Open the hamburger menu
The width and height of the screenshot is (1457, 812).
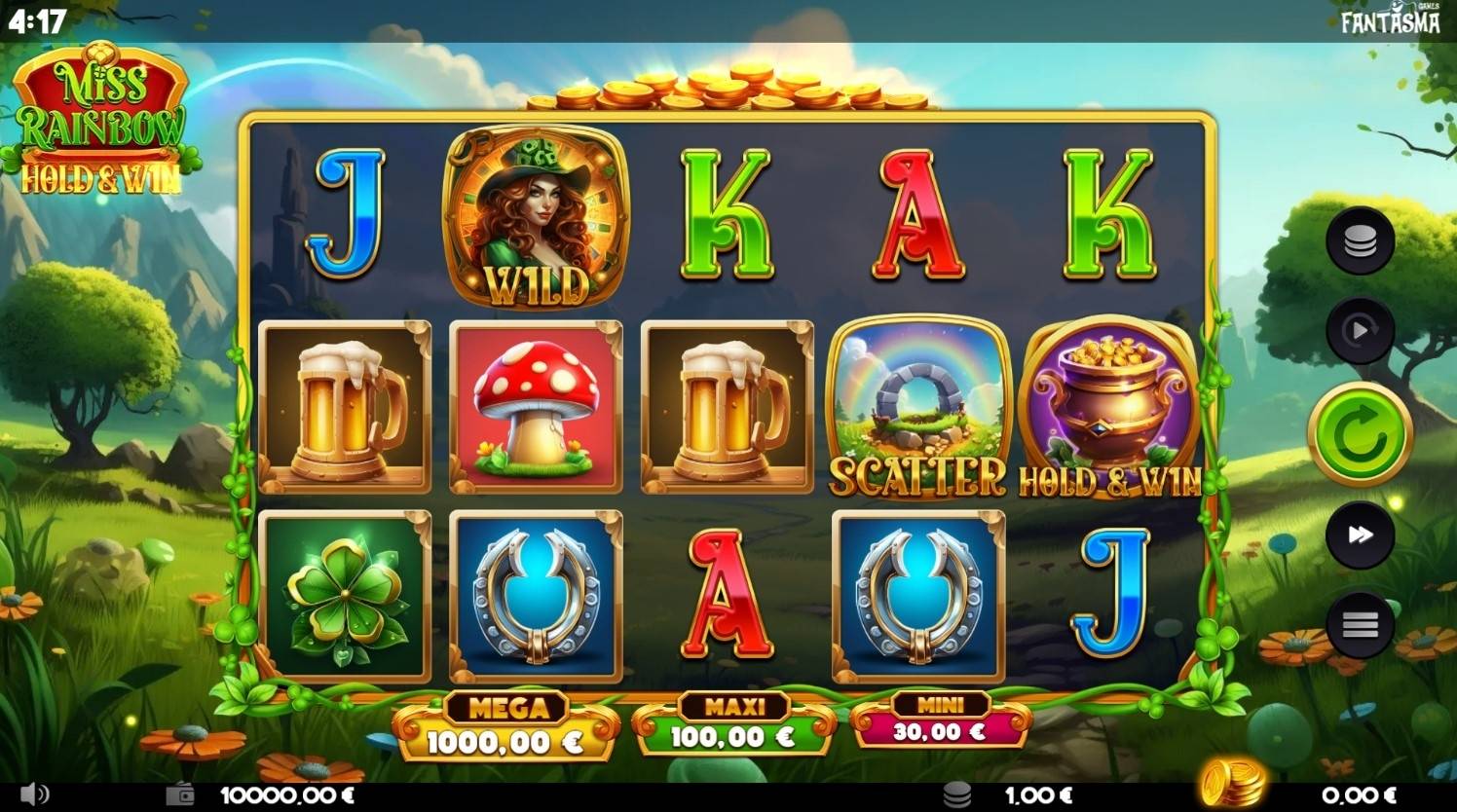click(1360, 624)
